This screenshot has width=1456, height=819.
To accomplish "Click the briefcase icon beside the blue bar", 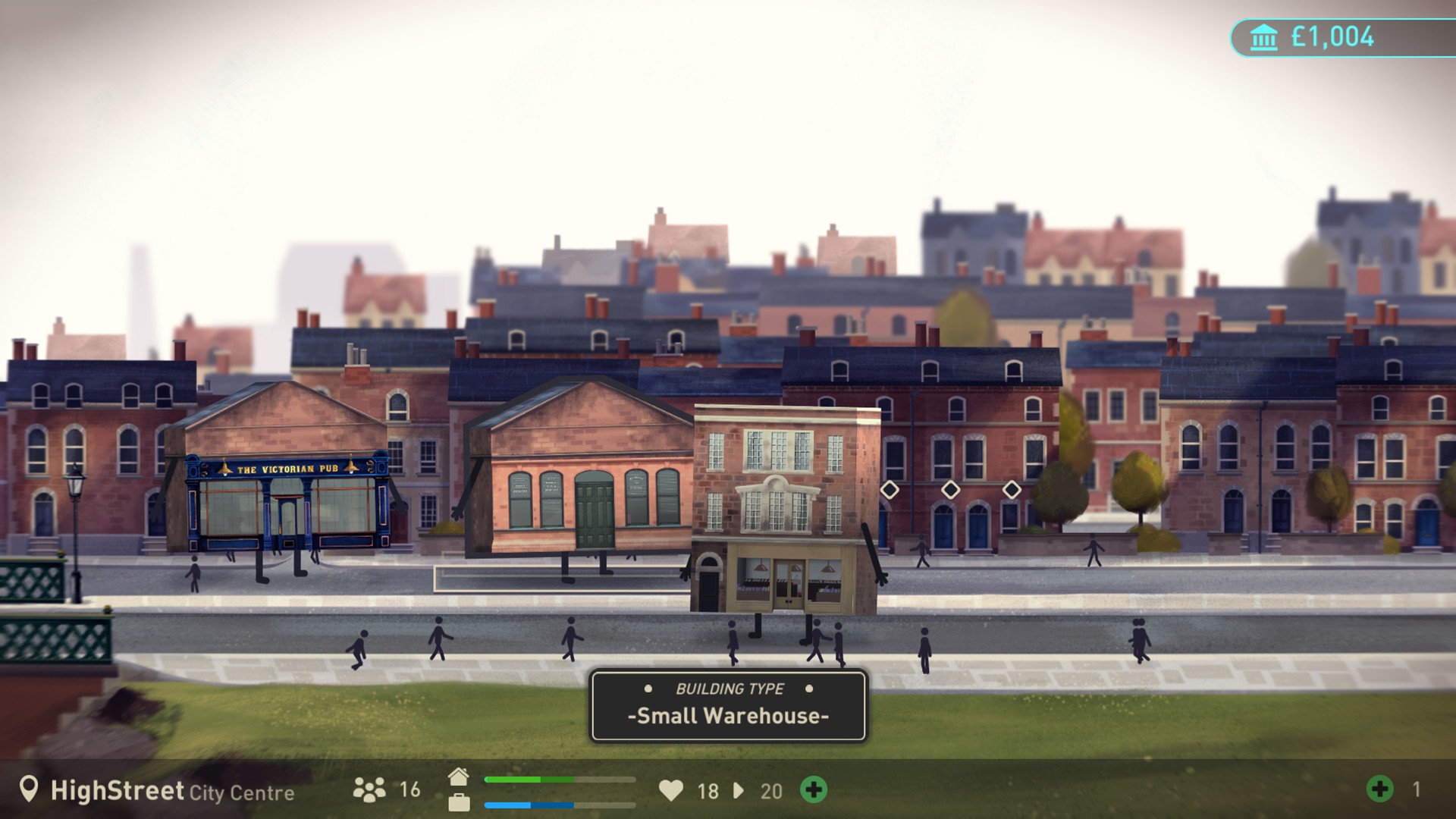I will click(460, 804).
